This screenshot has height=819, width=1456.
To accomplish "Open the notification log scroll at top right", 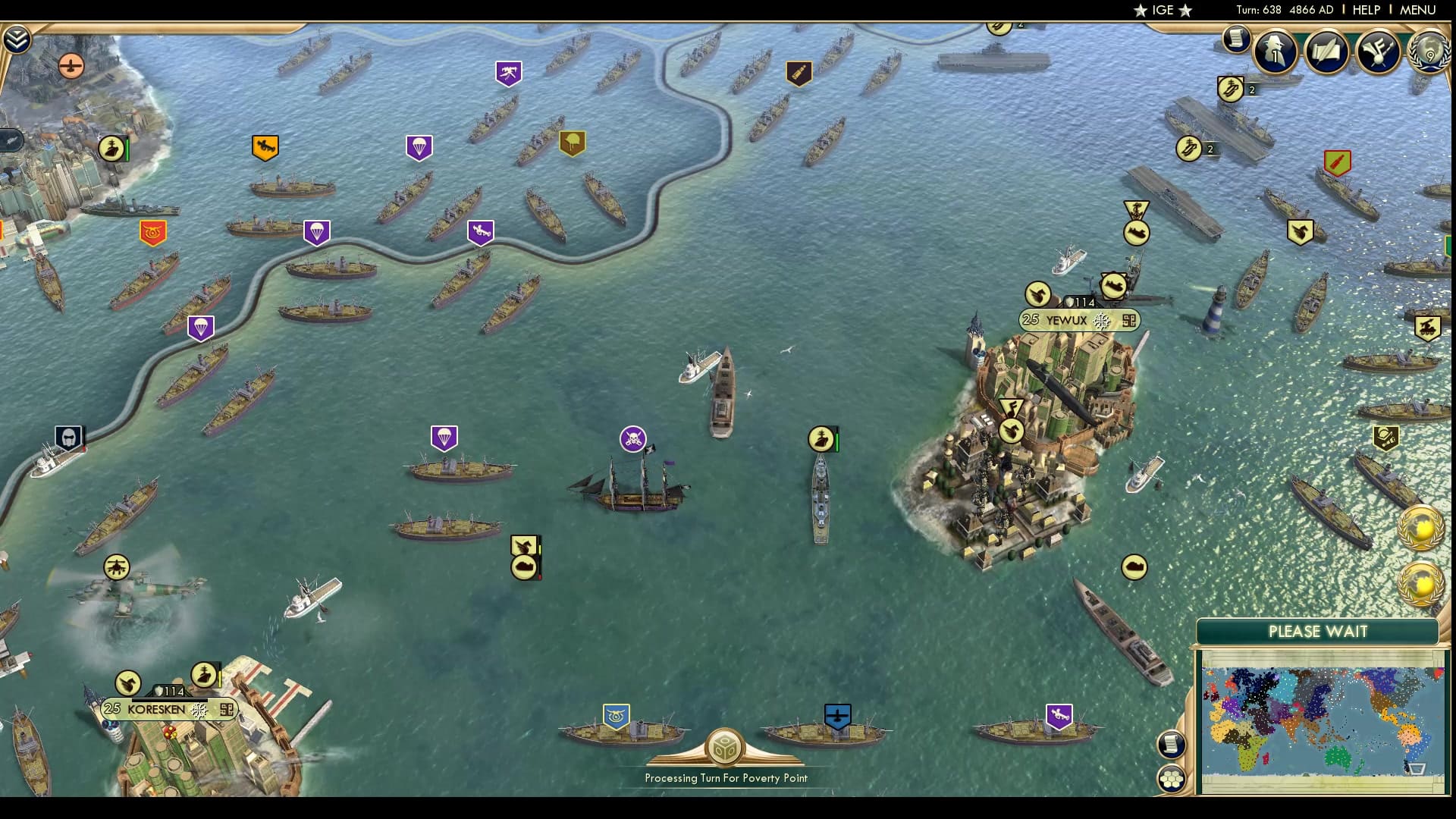I will pos(1238,37).
